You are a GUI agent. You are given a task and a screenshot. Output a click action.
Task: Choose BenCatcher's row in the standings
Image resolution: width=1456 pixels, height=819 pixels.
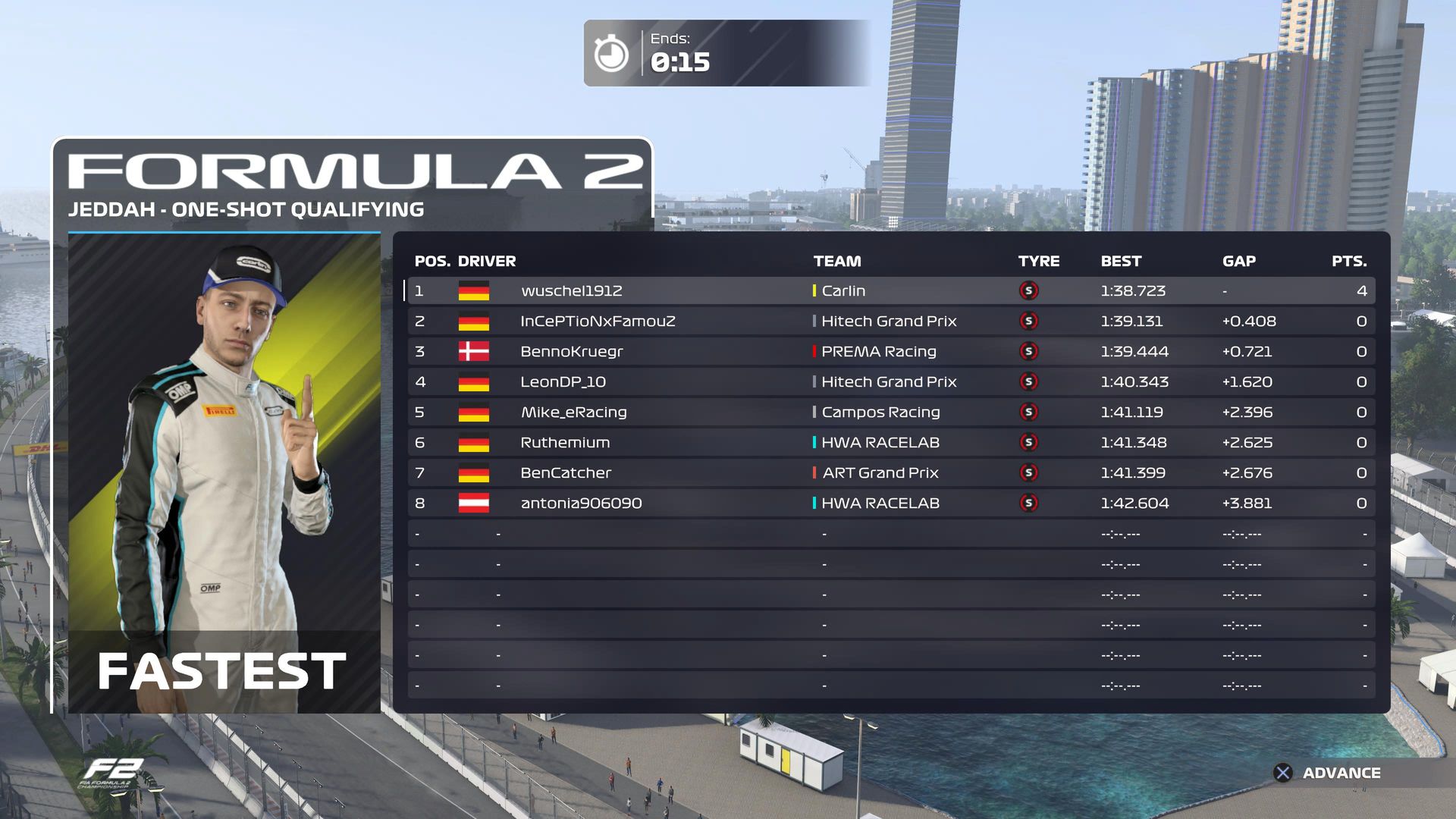click(890, 473)
